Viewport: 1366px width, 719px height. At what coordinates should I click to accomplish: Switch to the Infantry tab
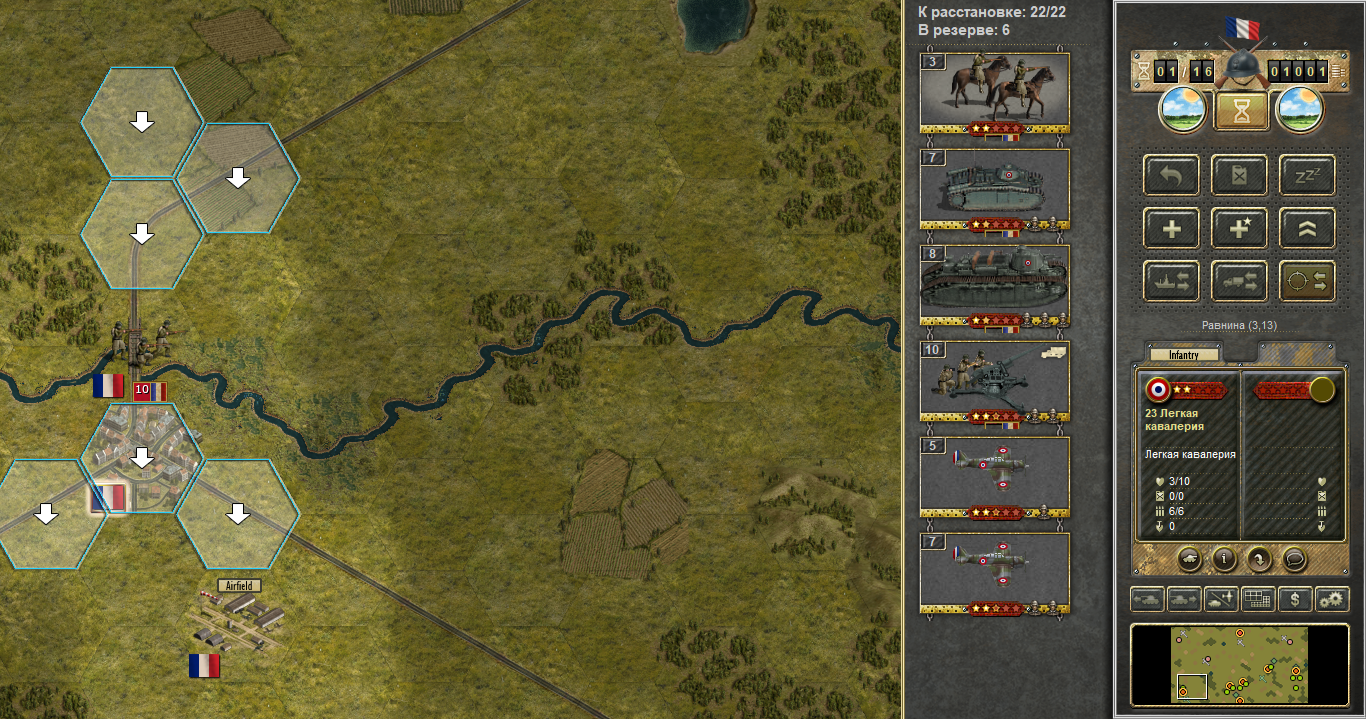[x=1184, y=354]
